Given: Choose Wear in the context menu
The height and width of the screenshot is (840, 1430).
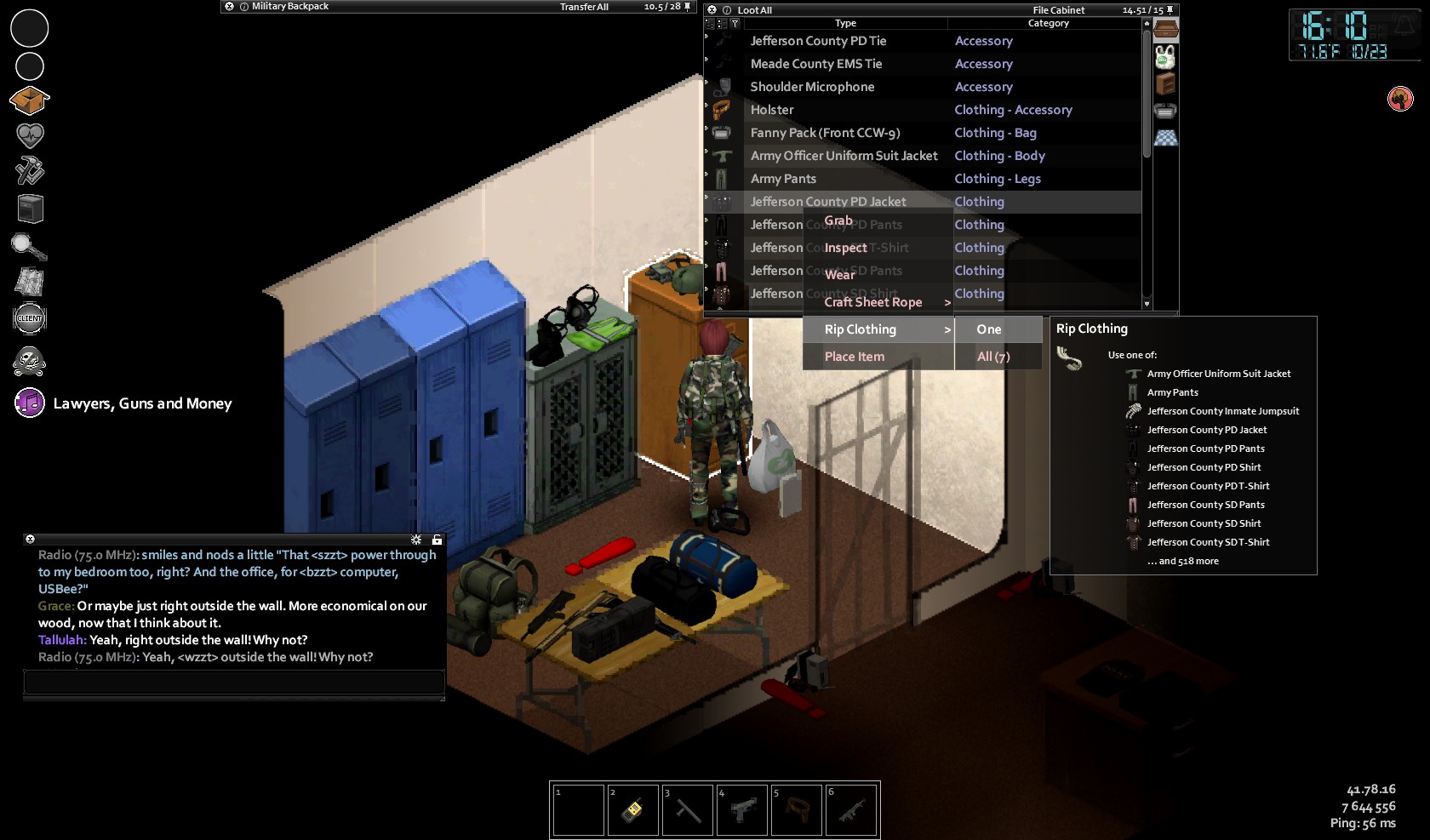Looking at the screenshot, I should (x=839, y=275).
